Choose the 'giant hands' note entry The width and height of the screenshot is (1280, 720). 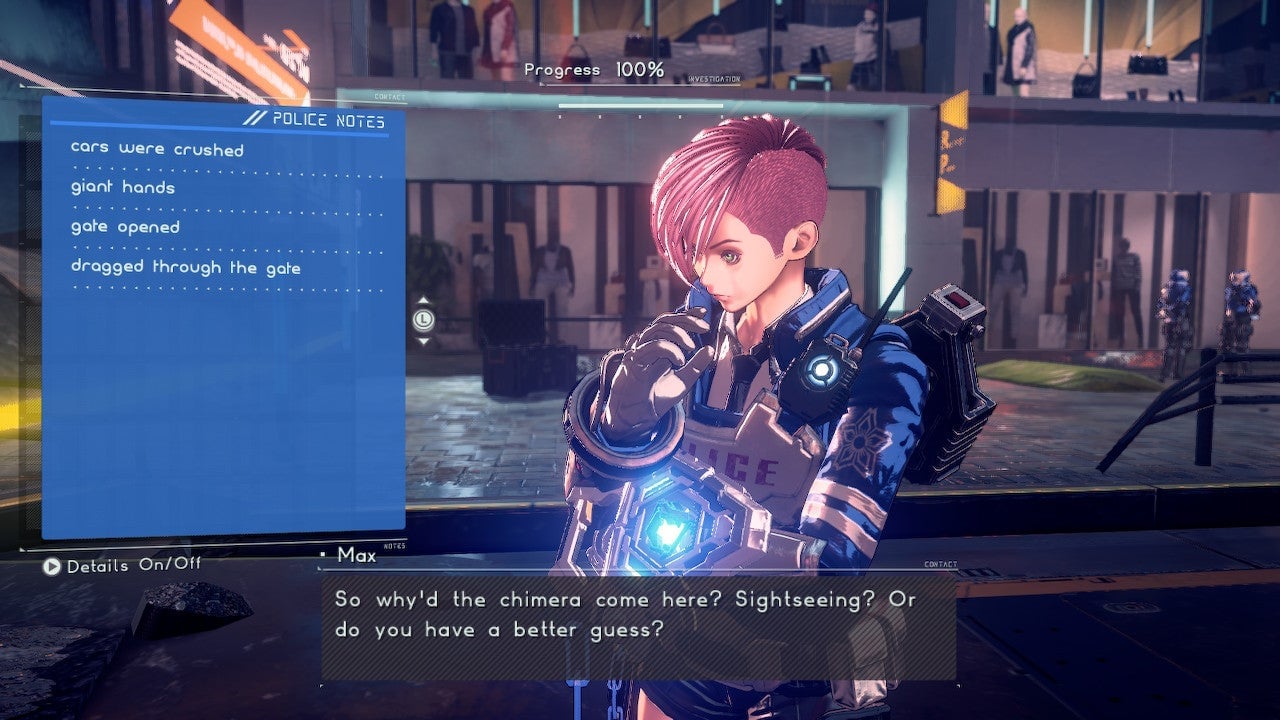(123, 188)
